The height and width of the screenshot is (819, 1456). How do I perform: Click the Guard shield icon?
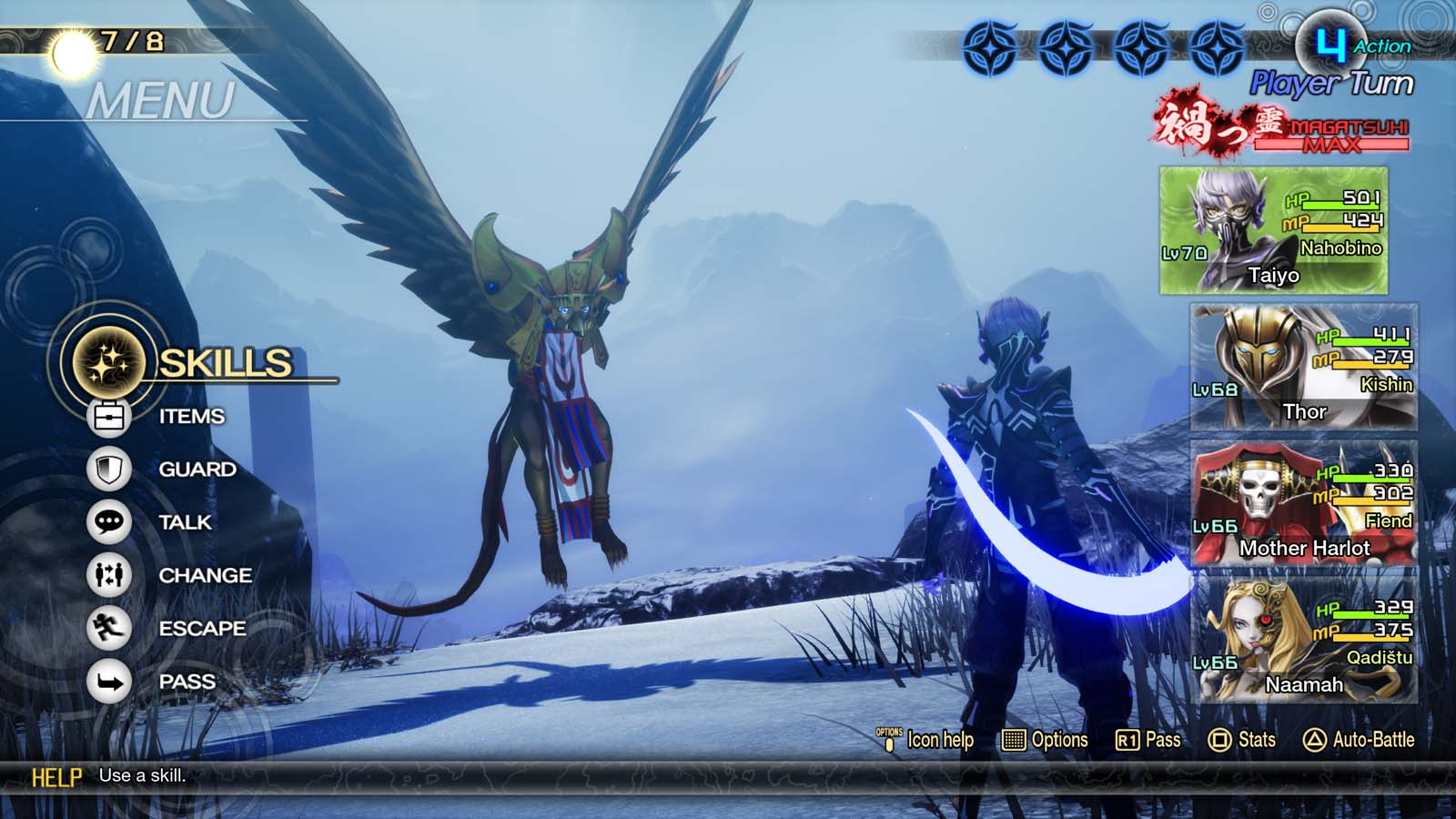(108, 469)
